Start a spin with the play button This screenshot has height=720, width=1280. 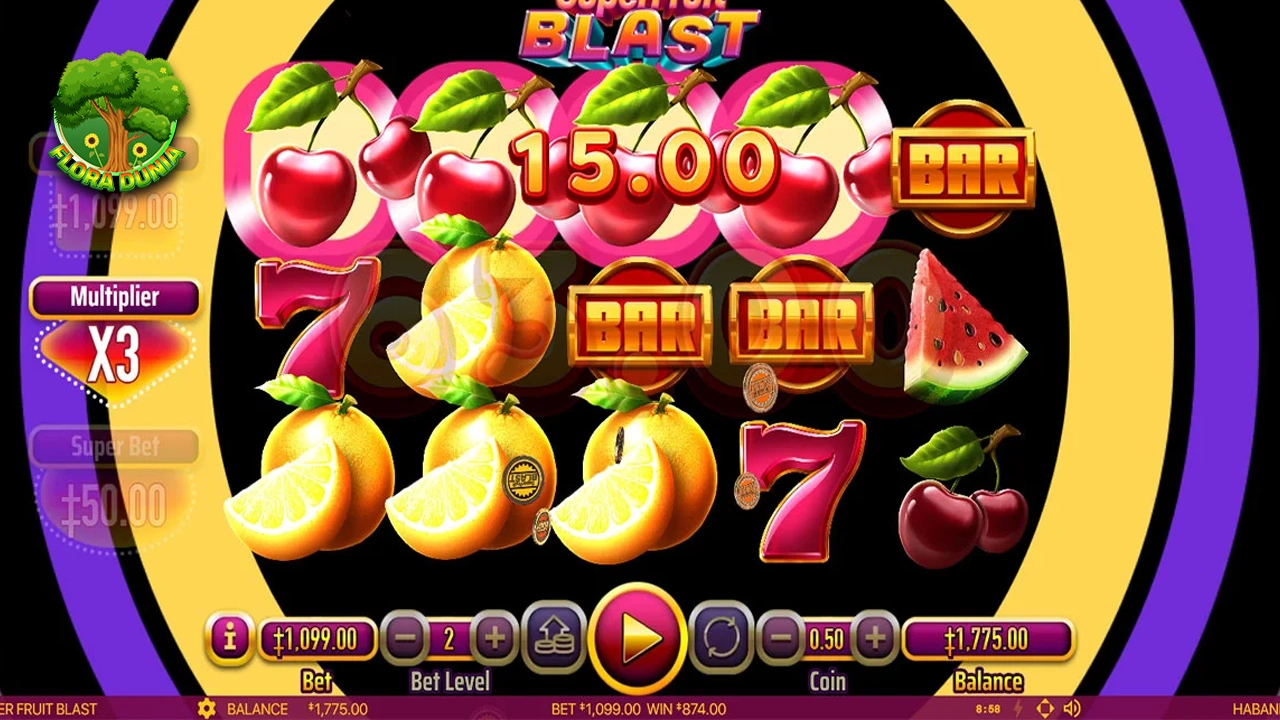(x=640, y=640)
